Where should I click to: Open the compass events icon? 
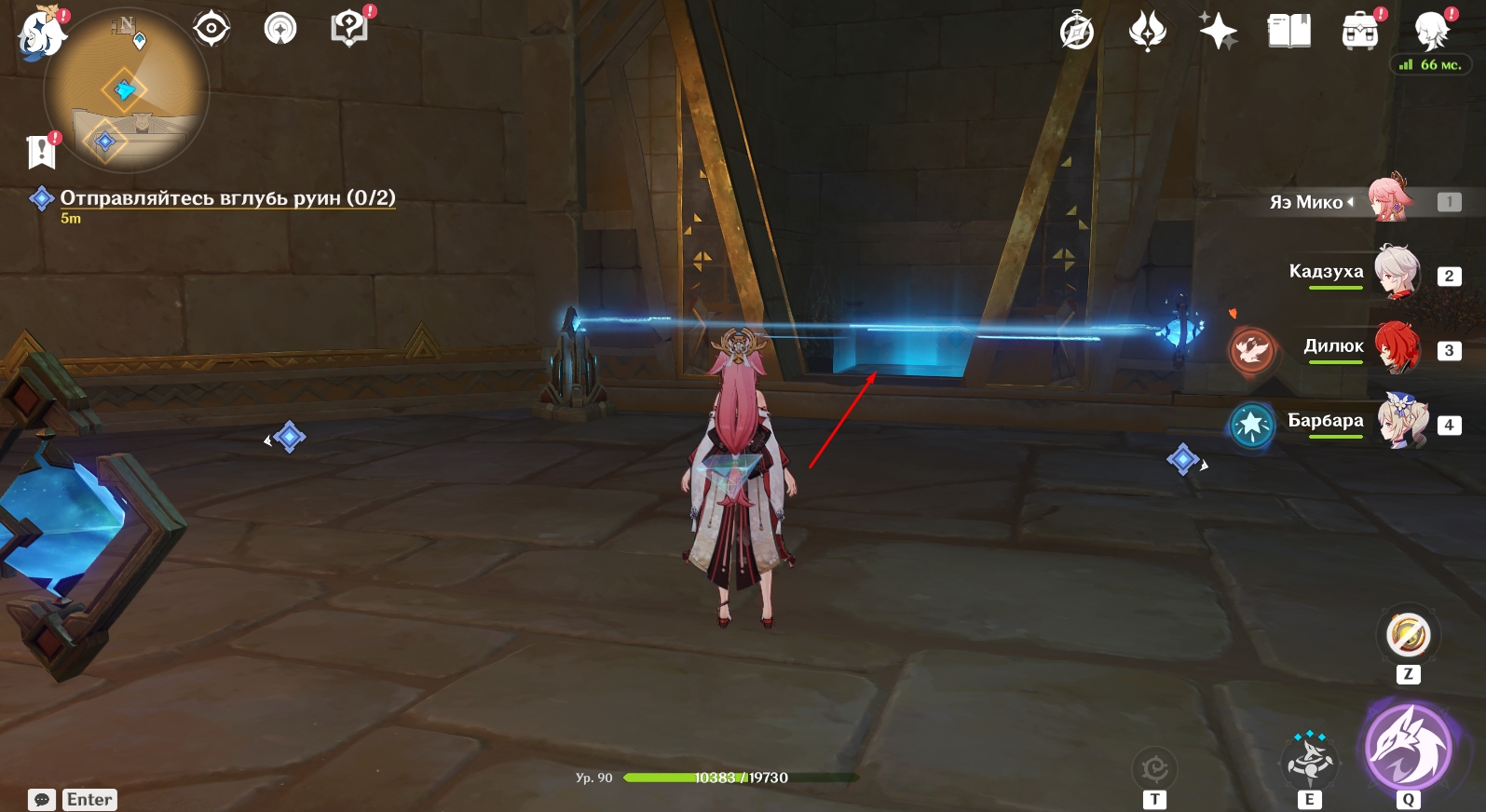[x=1077, y=32]
